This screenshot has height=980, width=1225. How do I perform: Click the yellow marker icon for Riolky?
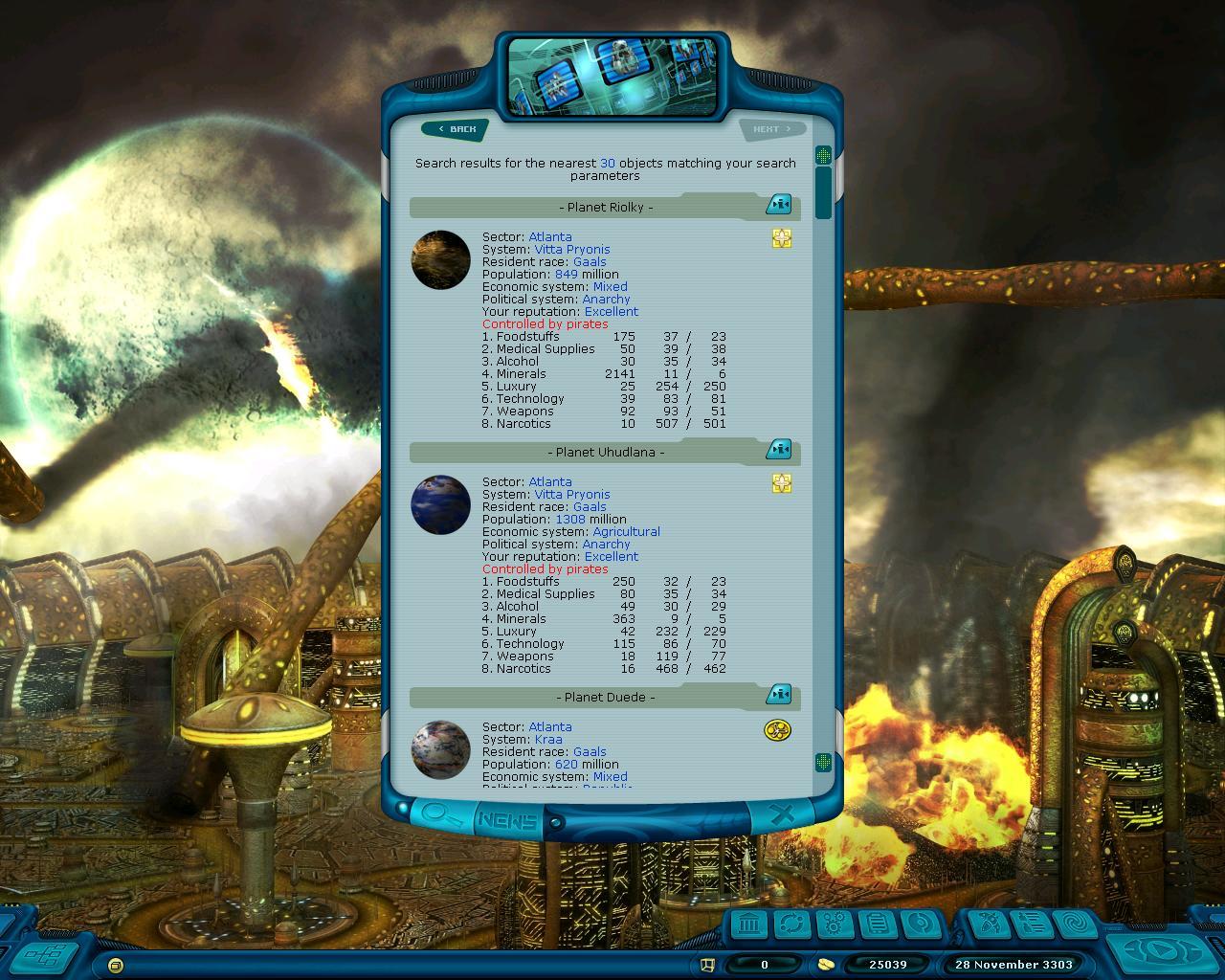(782, 238)
